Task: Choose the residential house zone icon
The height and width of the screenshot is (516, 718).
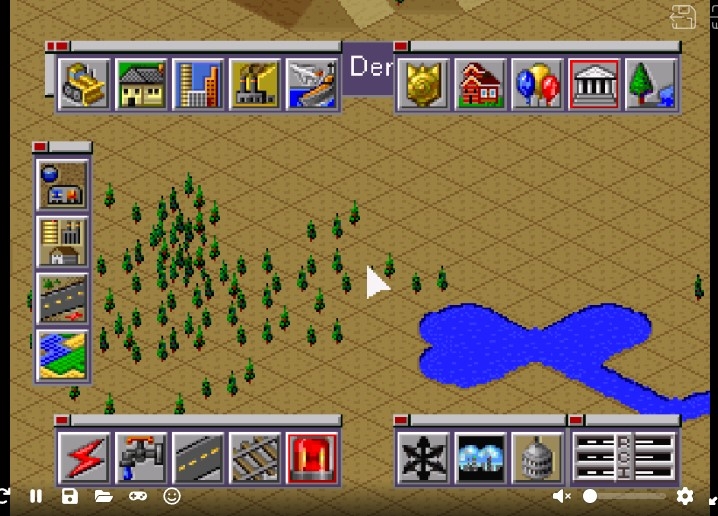Action: click(141, 84)
